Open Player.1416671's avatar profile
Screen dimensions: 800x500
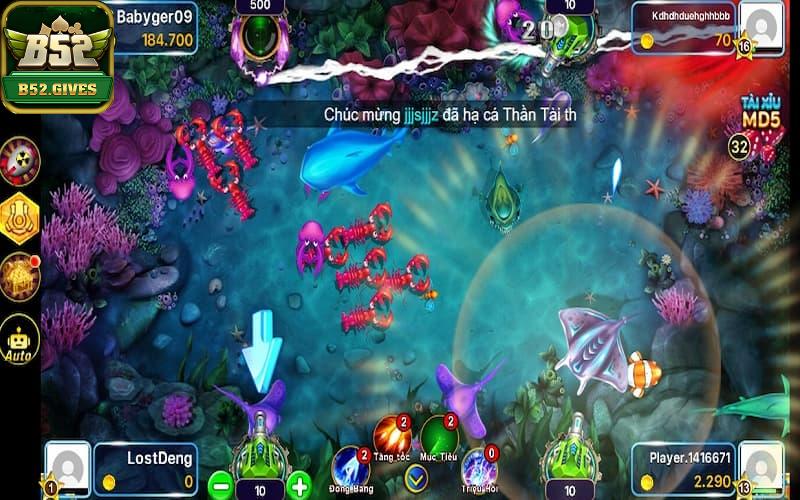762,467
